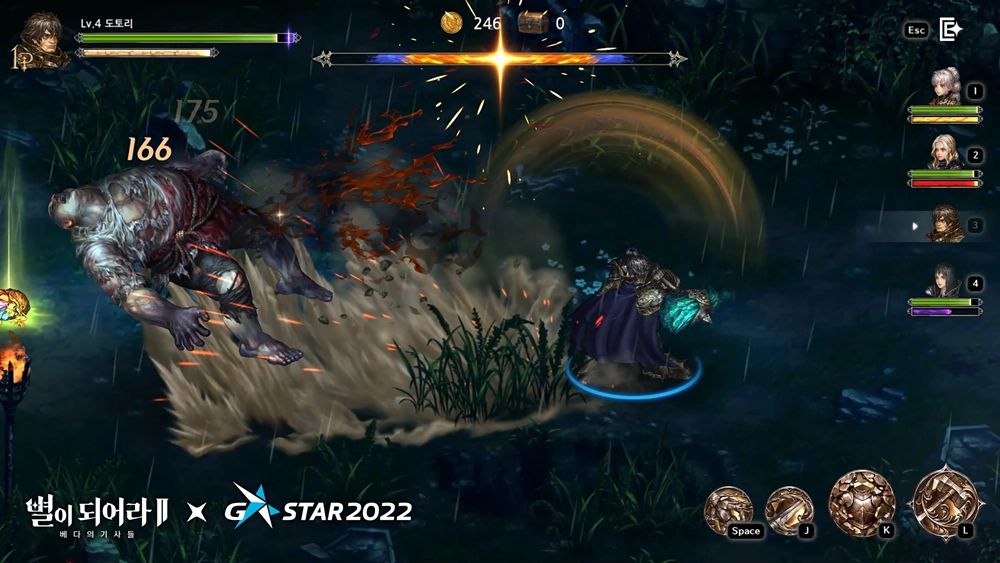1000x563 pixels.
Task: Switch to the silver-haired party member
Action: click(945, 88)
